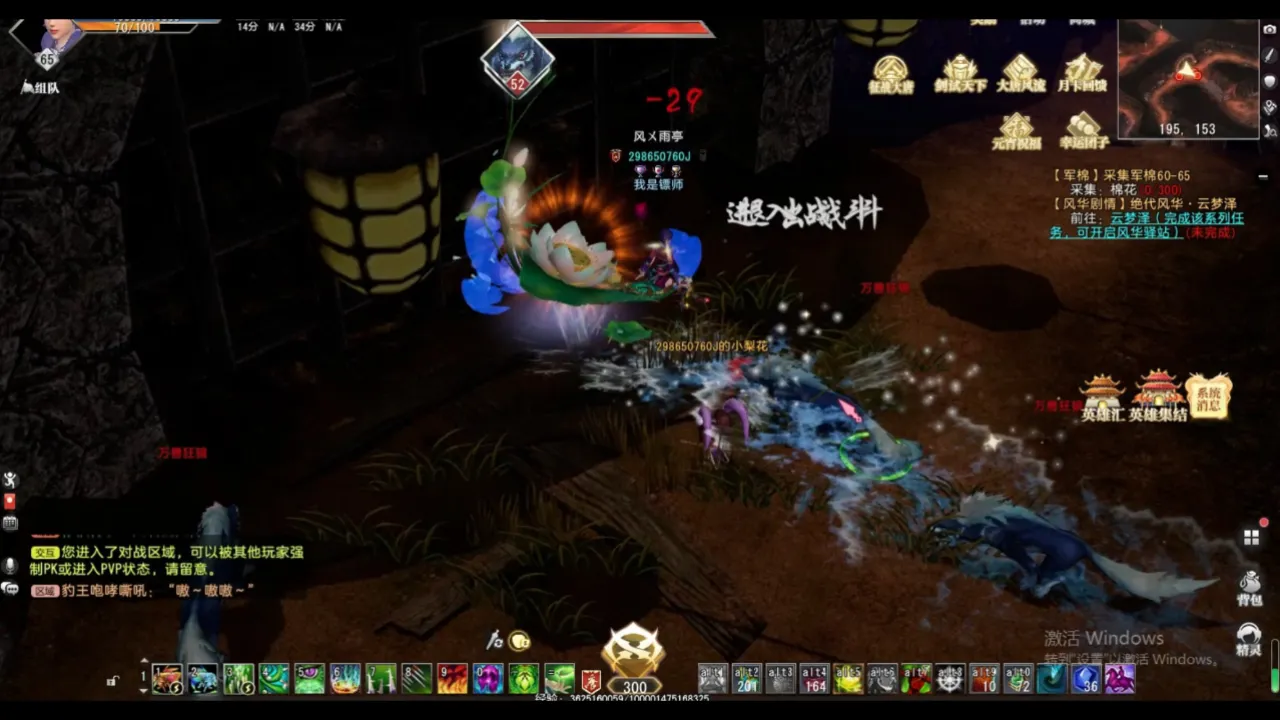Viewport: 1280px width, 720px height.
Task: Open the 剑试天下 event icon
Action: (x=960, y=74)
